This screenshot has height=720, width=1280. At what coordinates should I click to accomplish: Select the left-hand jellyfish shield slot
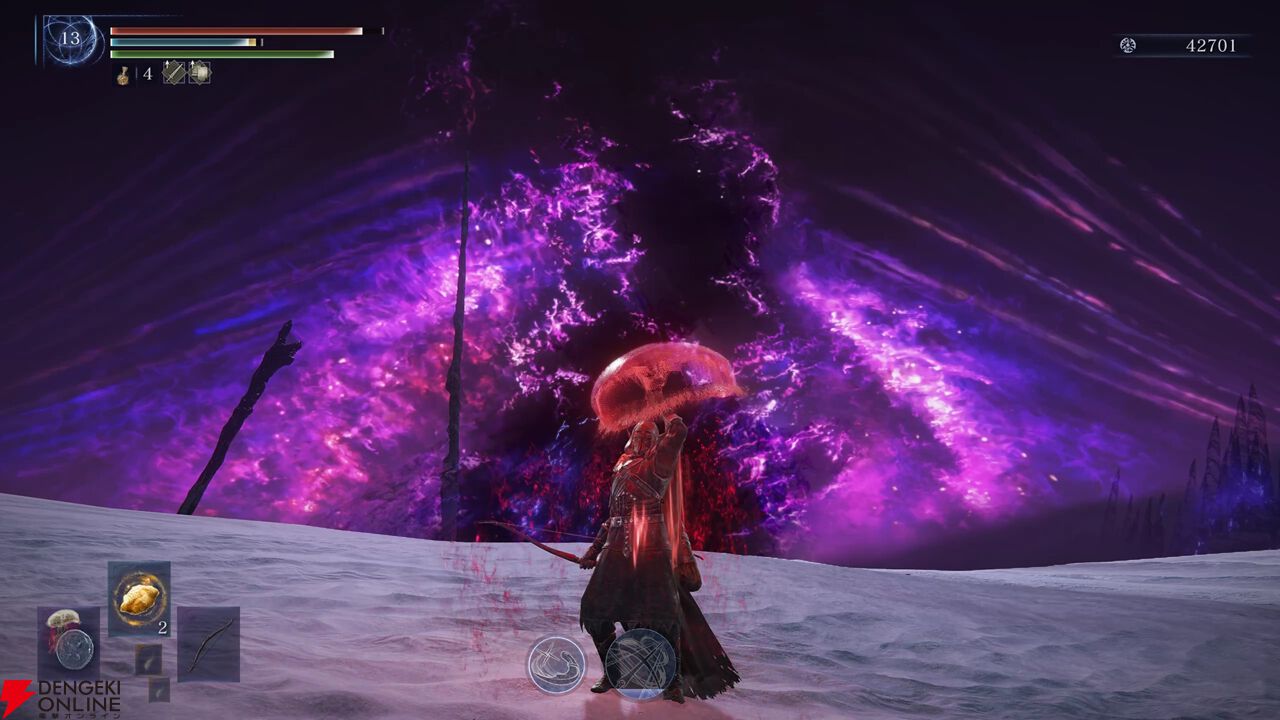(x=68, y=641)
